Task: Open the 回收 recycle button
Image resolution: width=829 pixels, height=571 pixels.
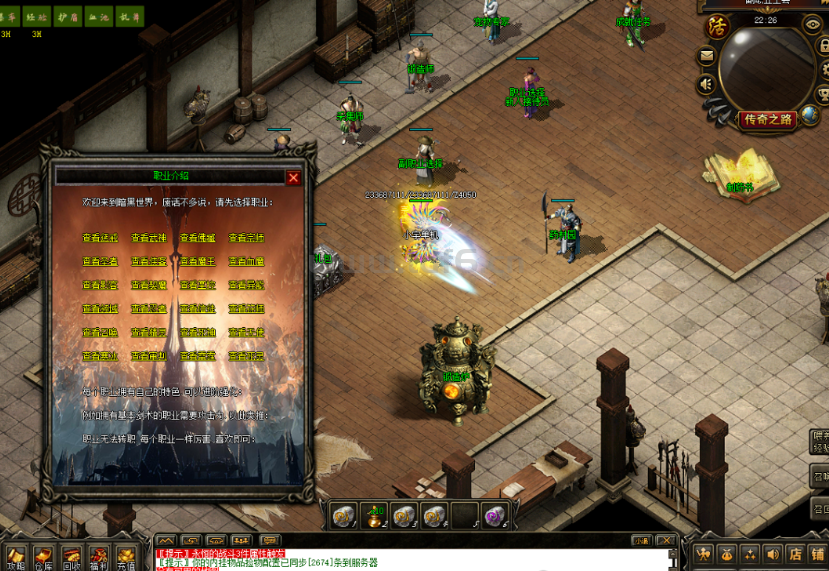Action: pyautogui.click(x=71, y=556)
